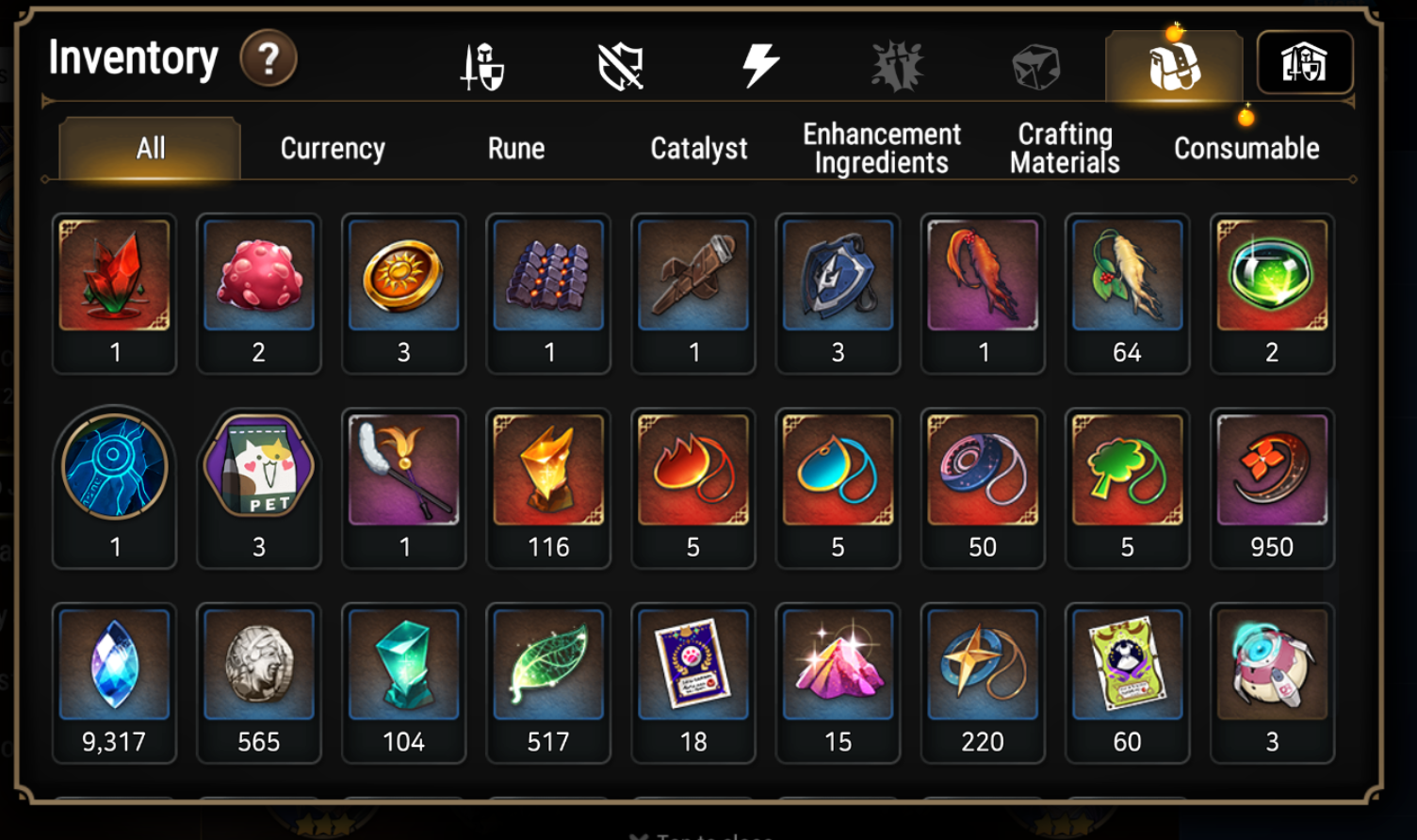Open the Rune tab
Viewport: 1417px width, 840px height.
[516, 148]
